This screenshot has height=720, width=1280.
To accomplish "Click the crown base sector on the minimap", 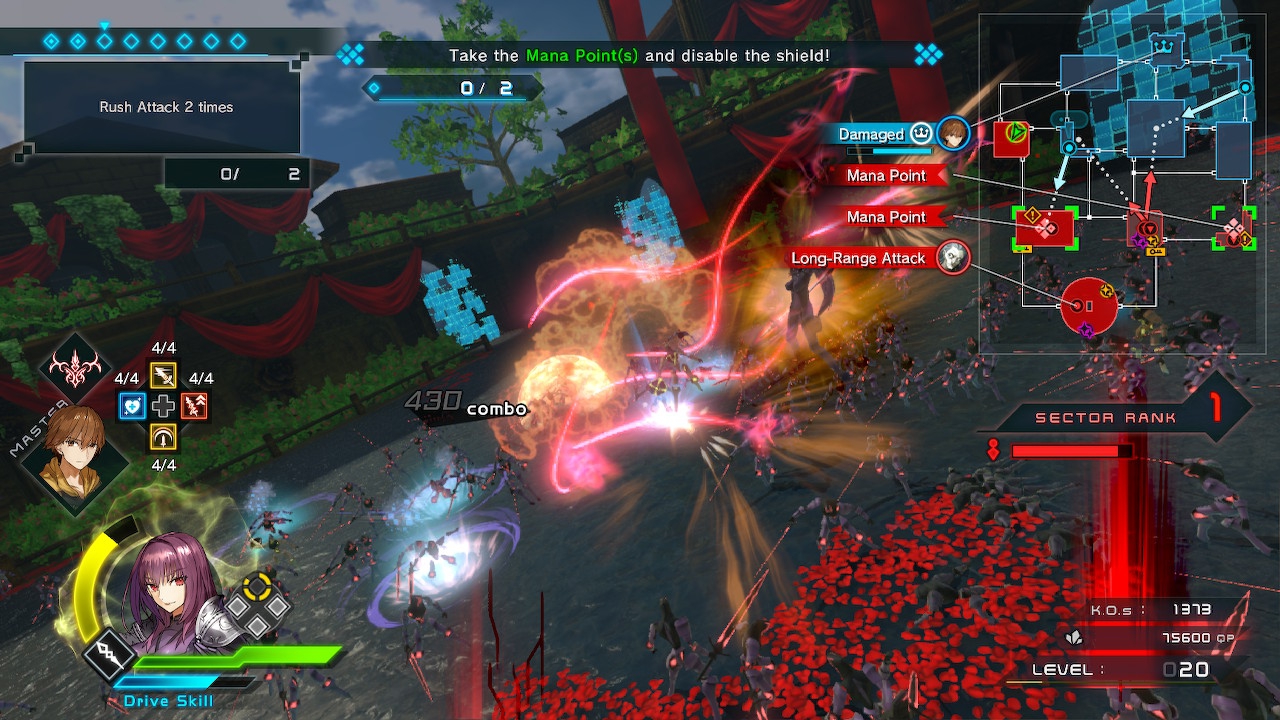I will pos(1164,47).
